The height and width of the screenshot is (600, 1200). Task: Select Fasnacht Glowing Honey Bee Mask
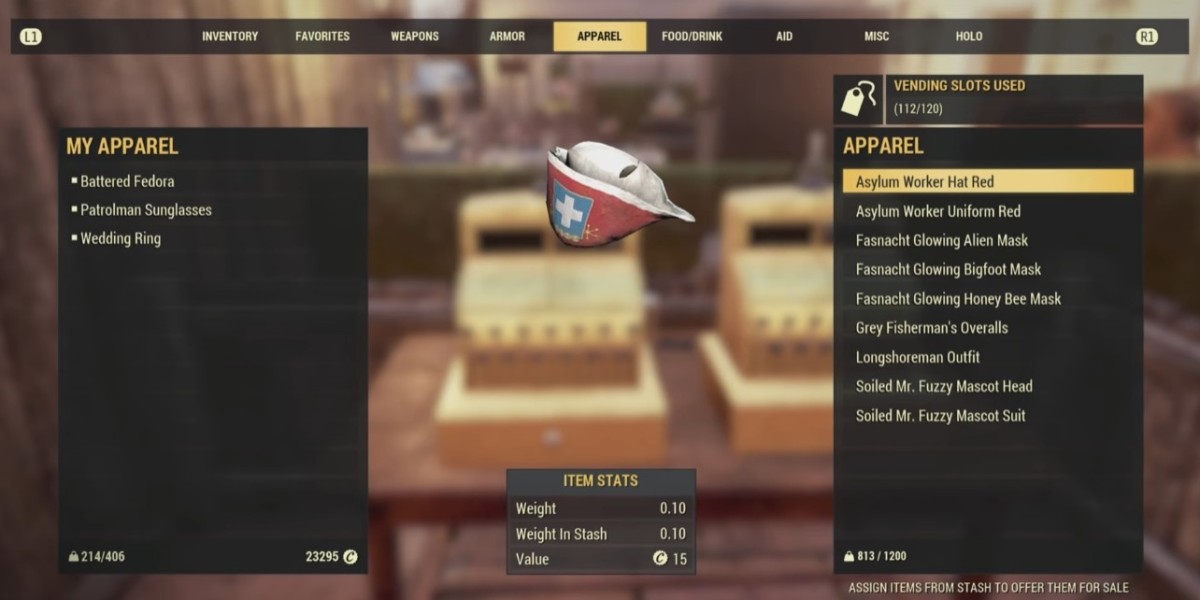958,299
